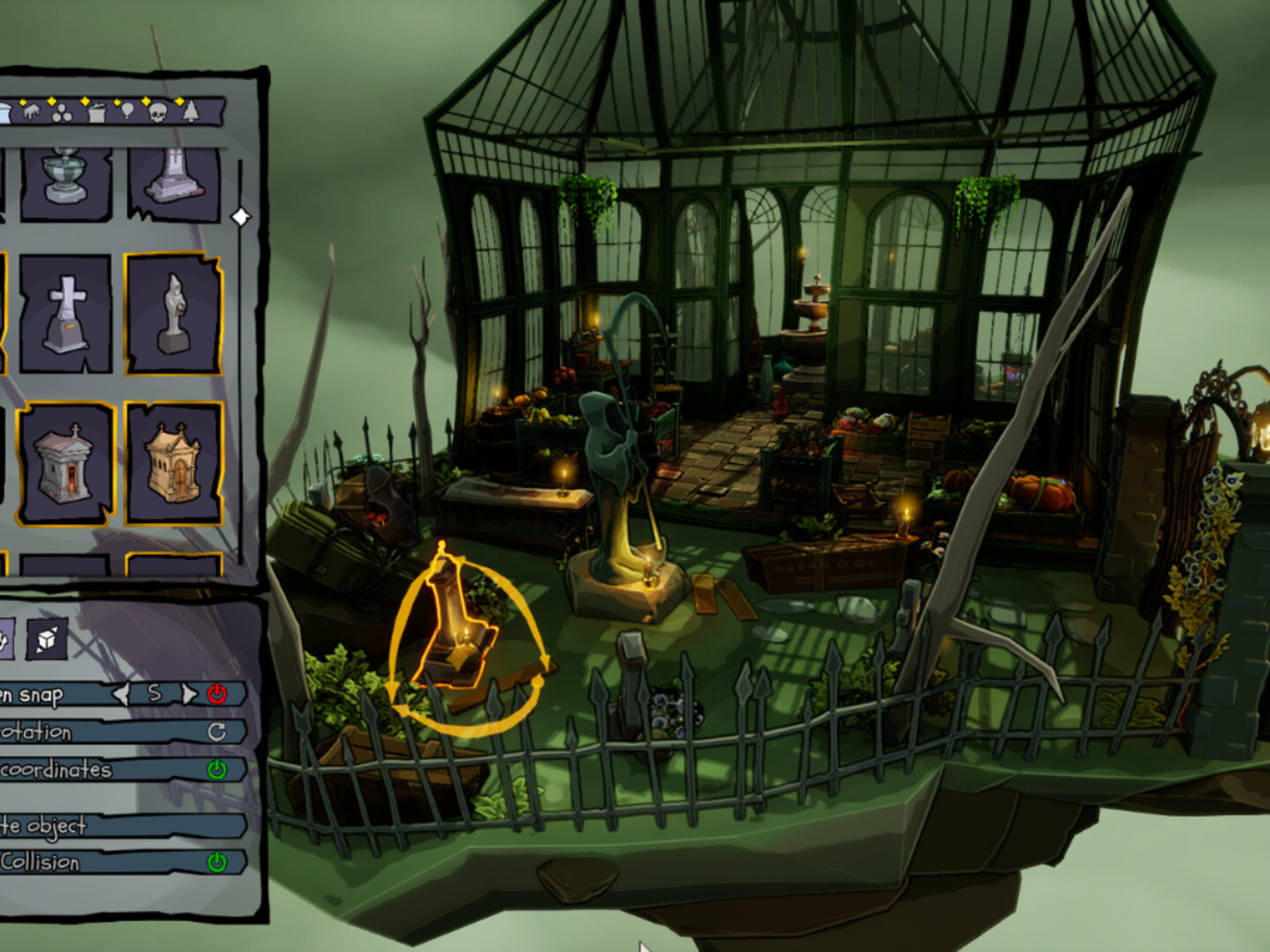Switch to the skull category tab

pos(157,112)
